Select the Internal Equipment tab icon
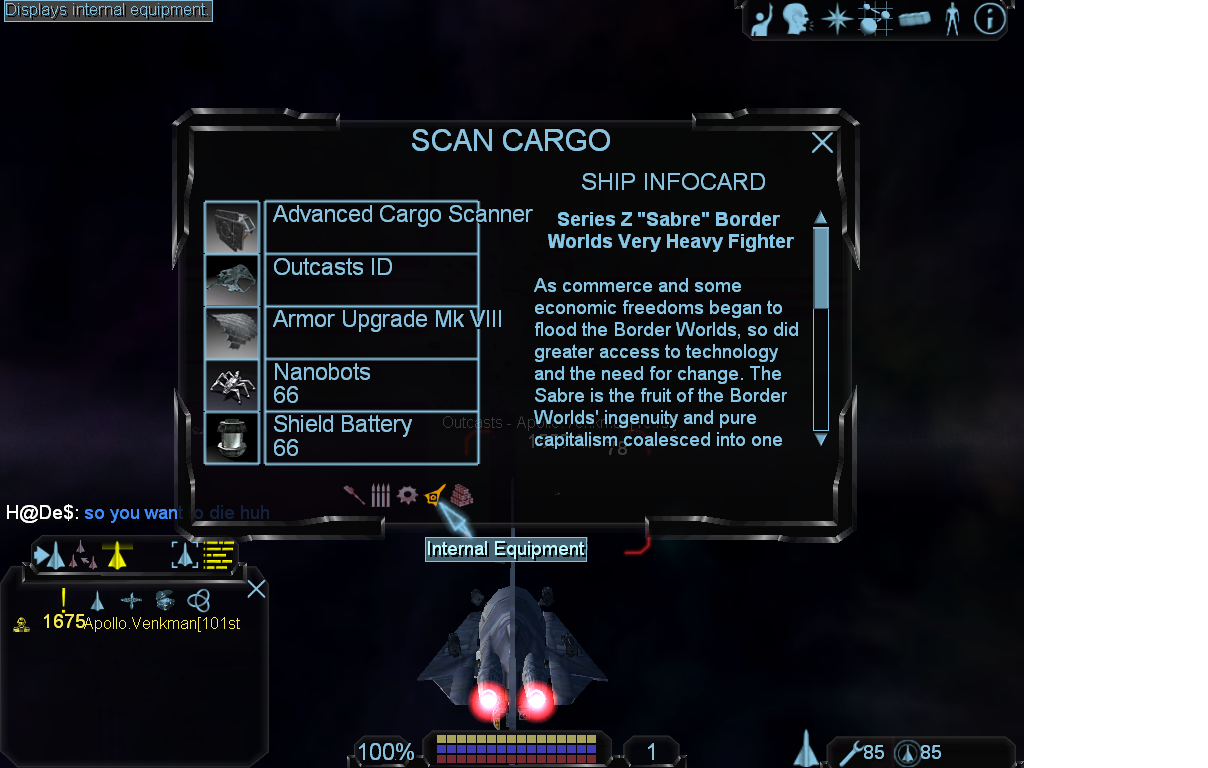This screenshot has height=768, width=1208. (x=434, y=495)
